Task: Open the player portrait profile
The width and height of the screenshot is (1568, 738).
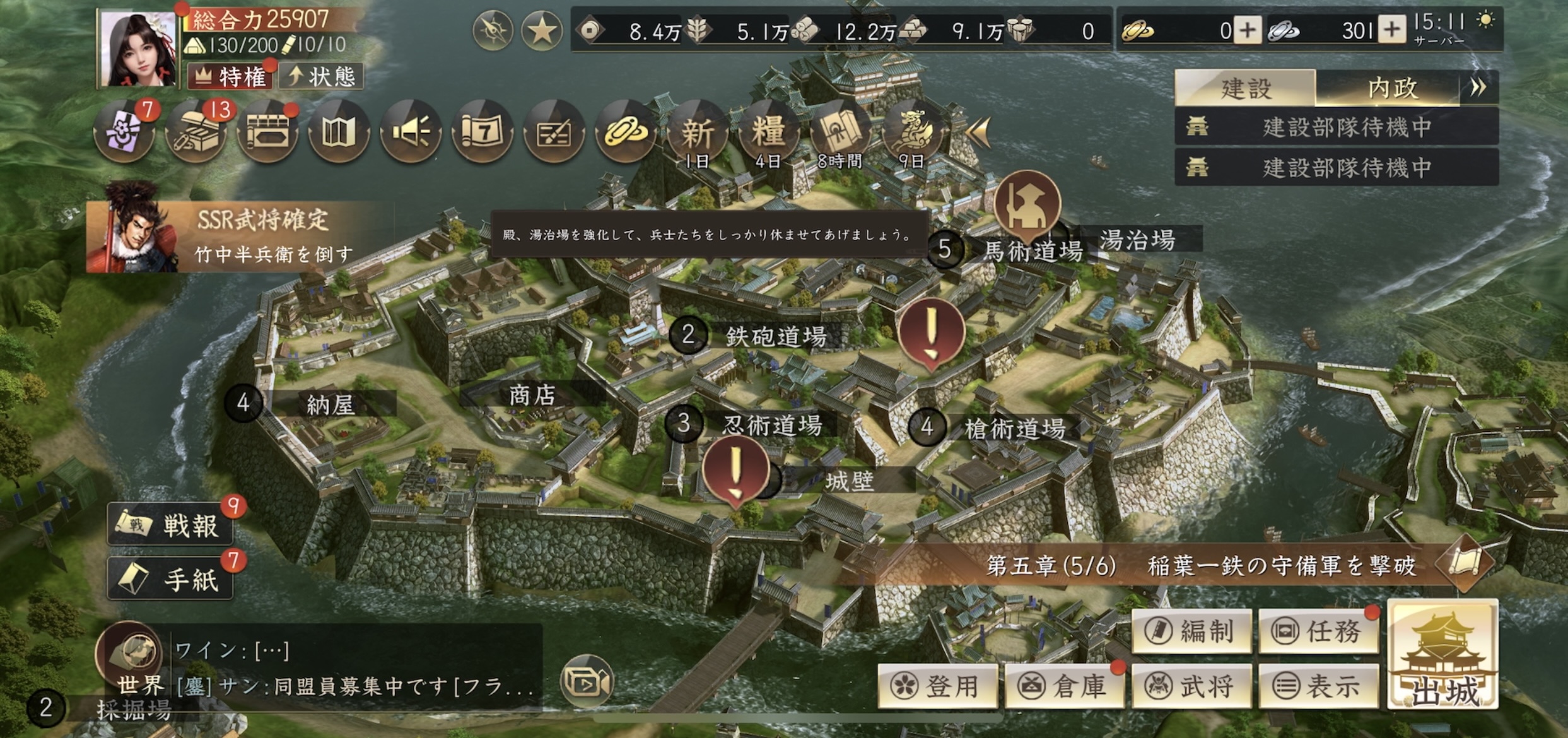Action: pyautogui.click(x=139, y=49)
